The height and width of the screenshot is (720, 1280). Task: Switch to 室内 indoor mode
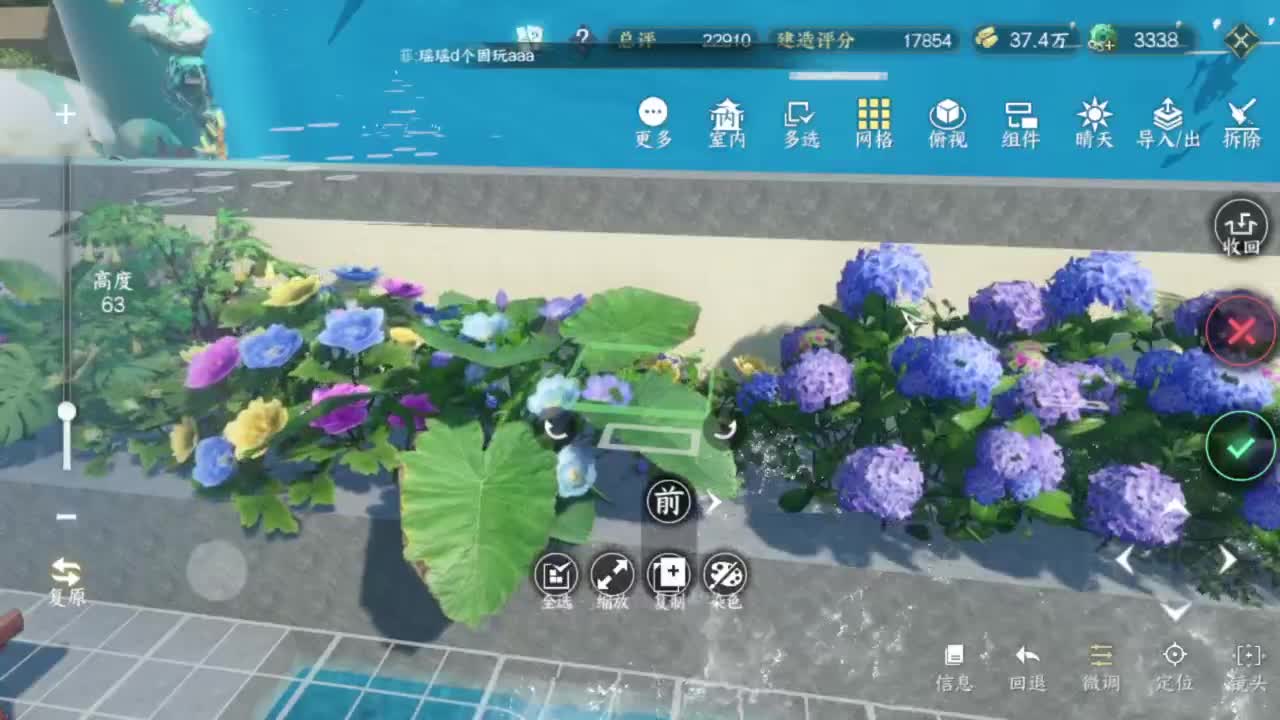point(726,122)
